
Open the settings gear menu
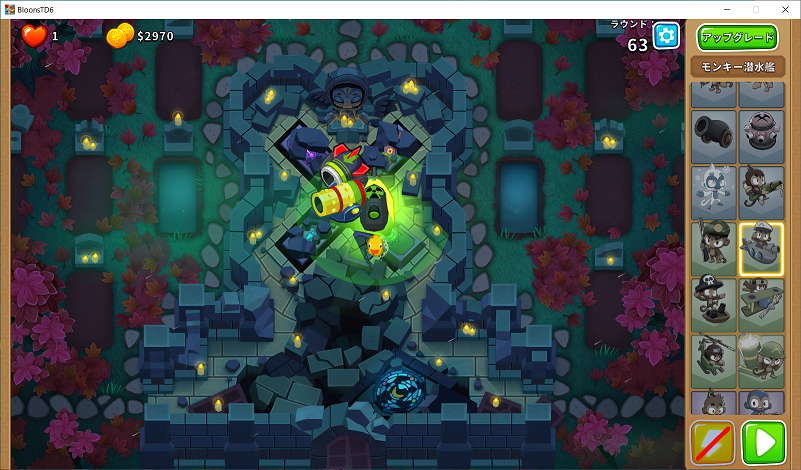pos(667,37)
